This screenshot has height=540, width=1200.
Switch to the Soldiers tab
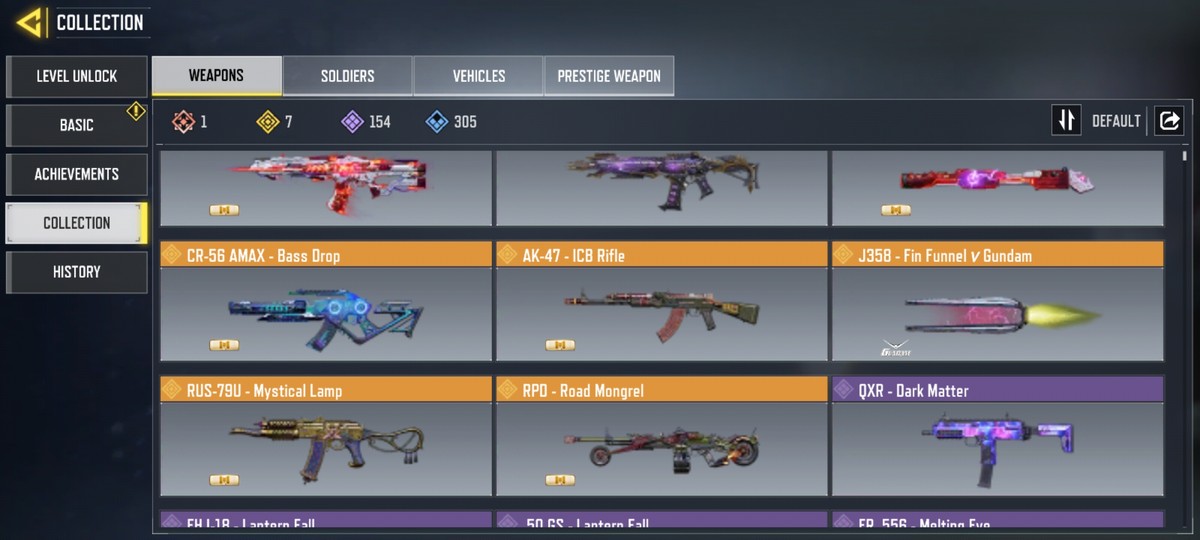point(348,76)
